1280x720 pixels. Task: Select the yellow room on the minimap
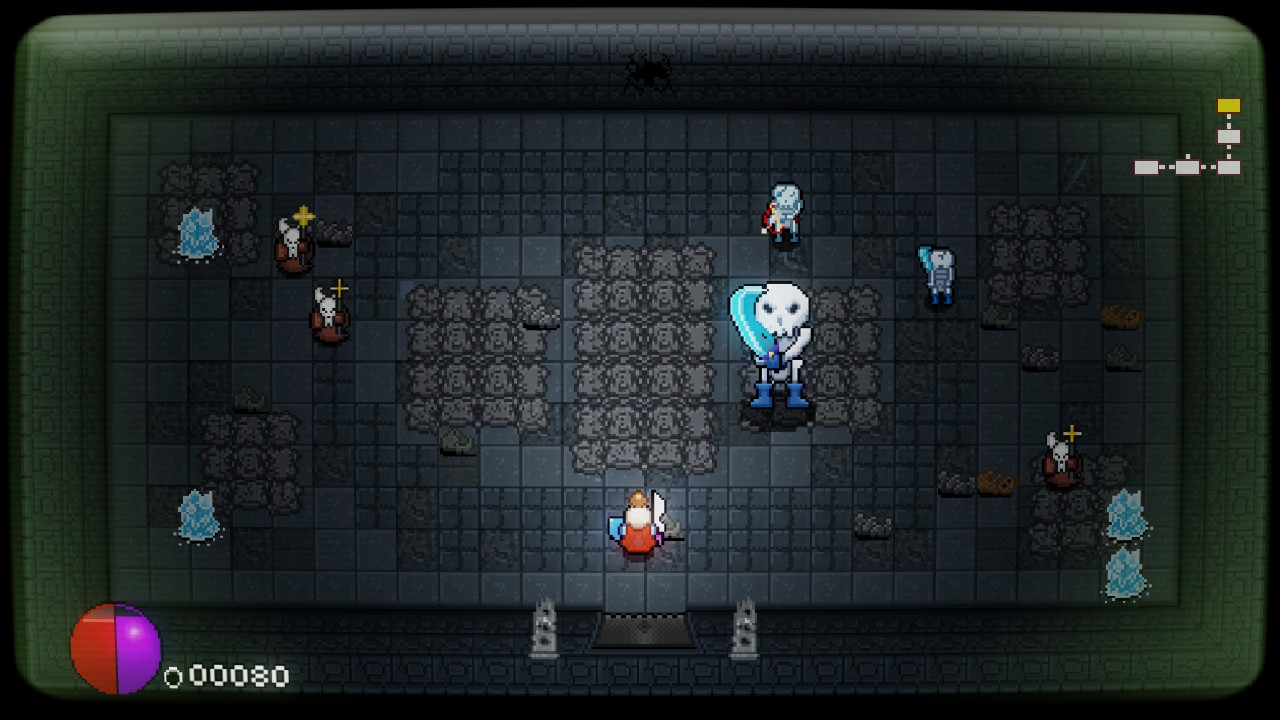click(1228, 106)
